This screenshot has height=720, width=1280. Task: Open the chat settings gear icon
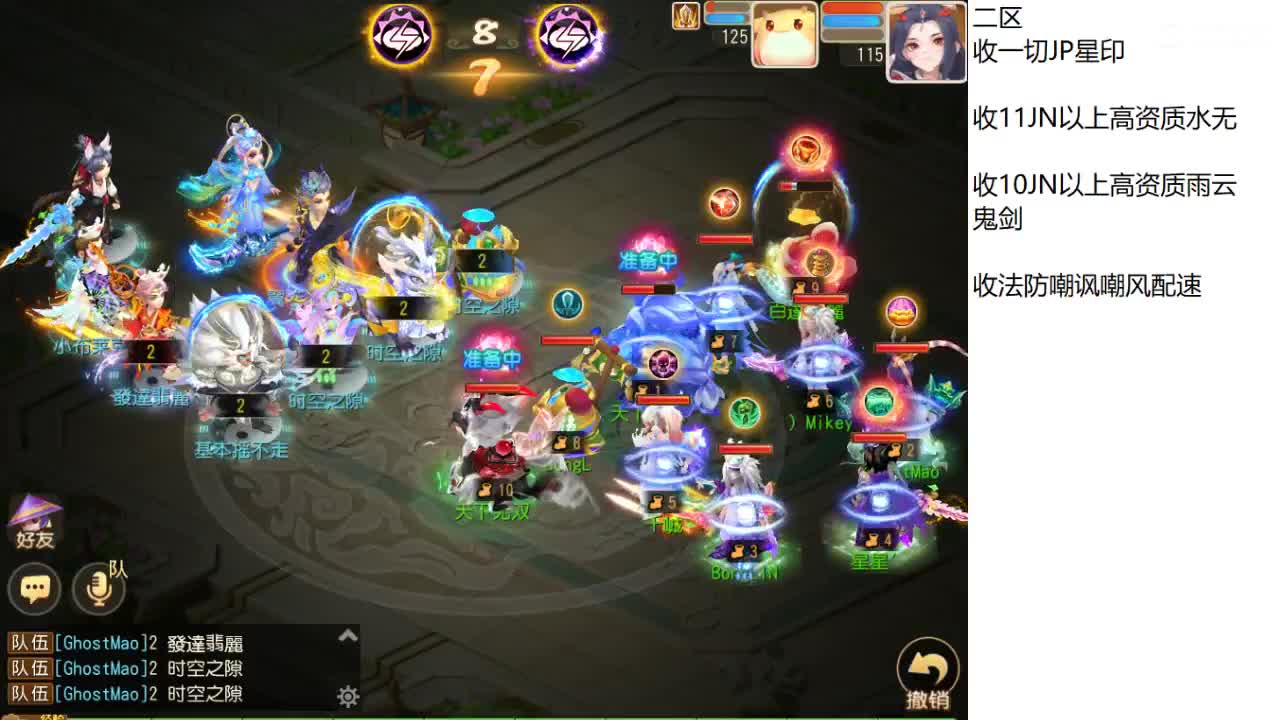[x=348, y=697]
